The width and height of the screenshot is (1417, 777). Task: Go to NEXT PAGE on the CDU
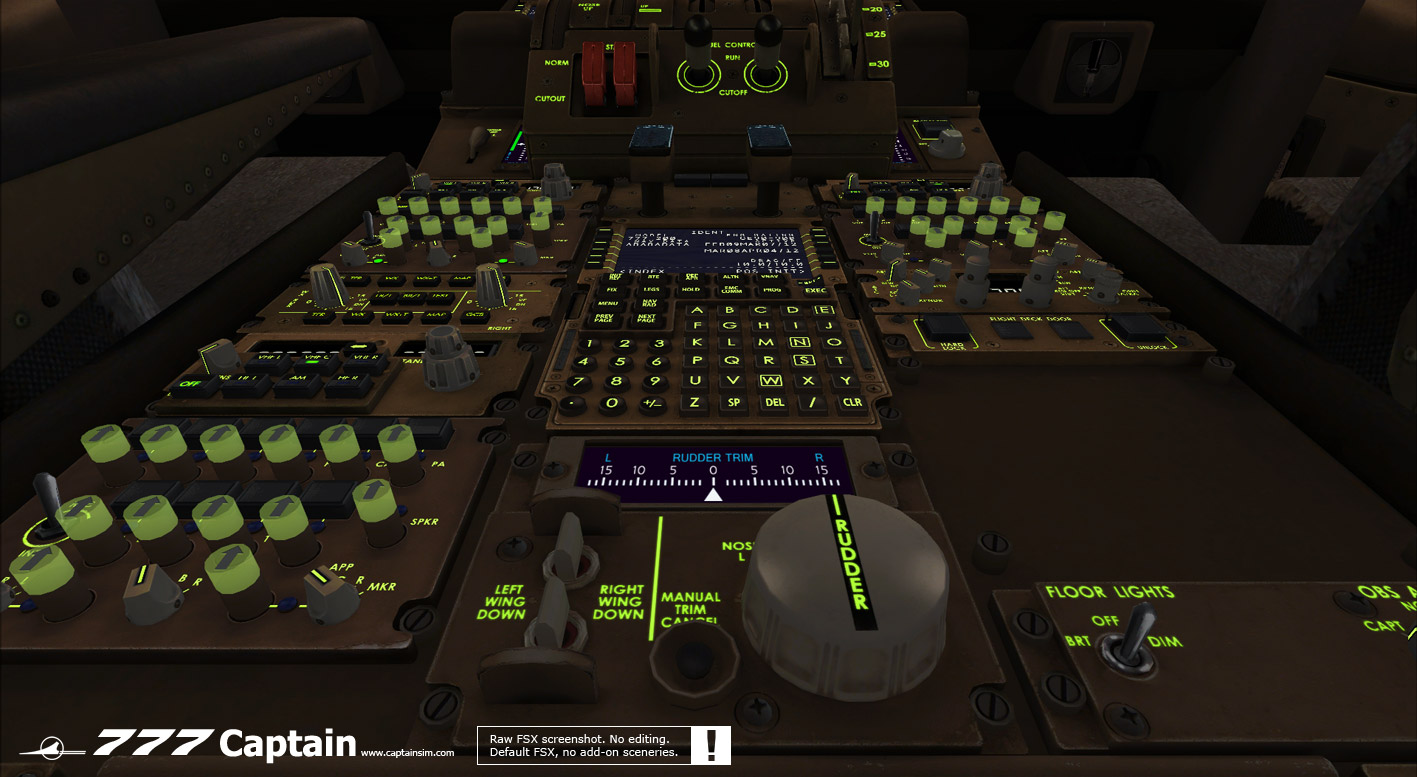tap(647, 320)
